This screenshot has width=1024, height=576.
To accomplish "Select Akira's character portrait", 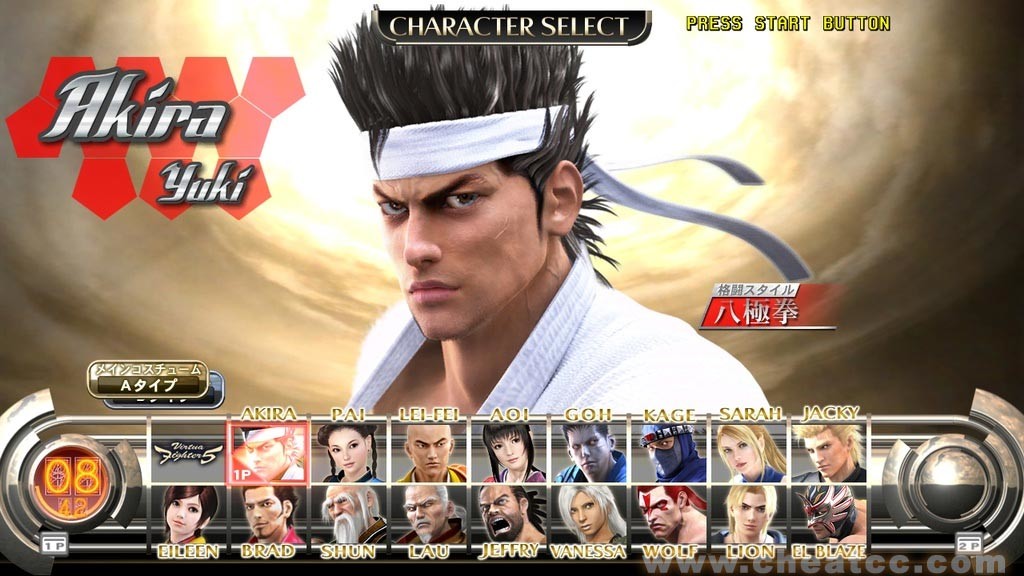I will (267, 452).
